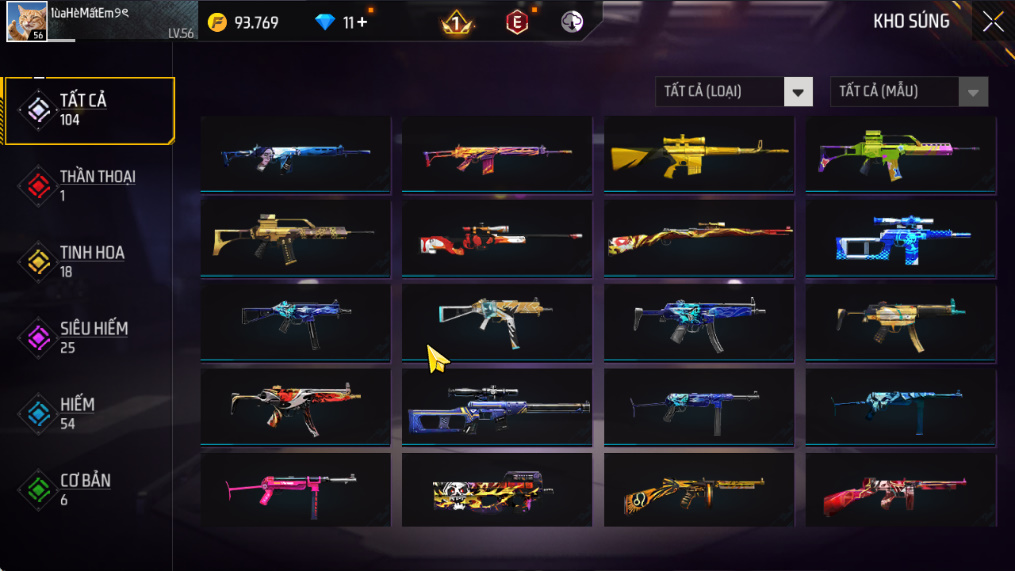Switch to the Tất Cả category tab
This screenshot has width=1015, height=571.
(x=88, y=110)
